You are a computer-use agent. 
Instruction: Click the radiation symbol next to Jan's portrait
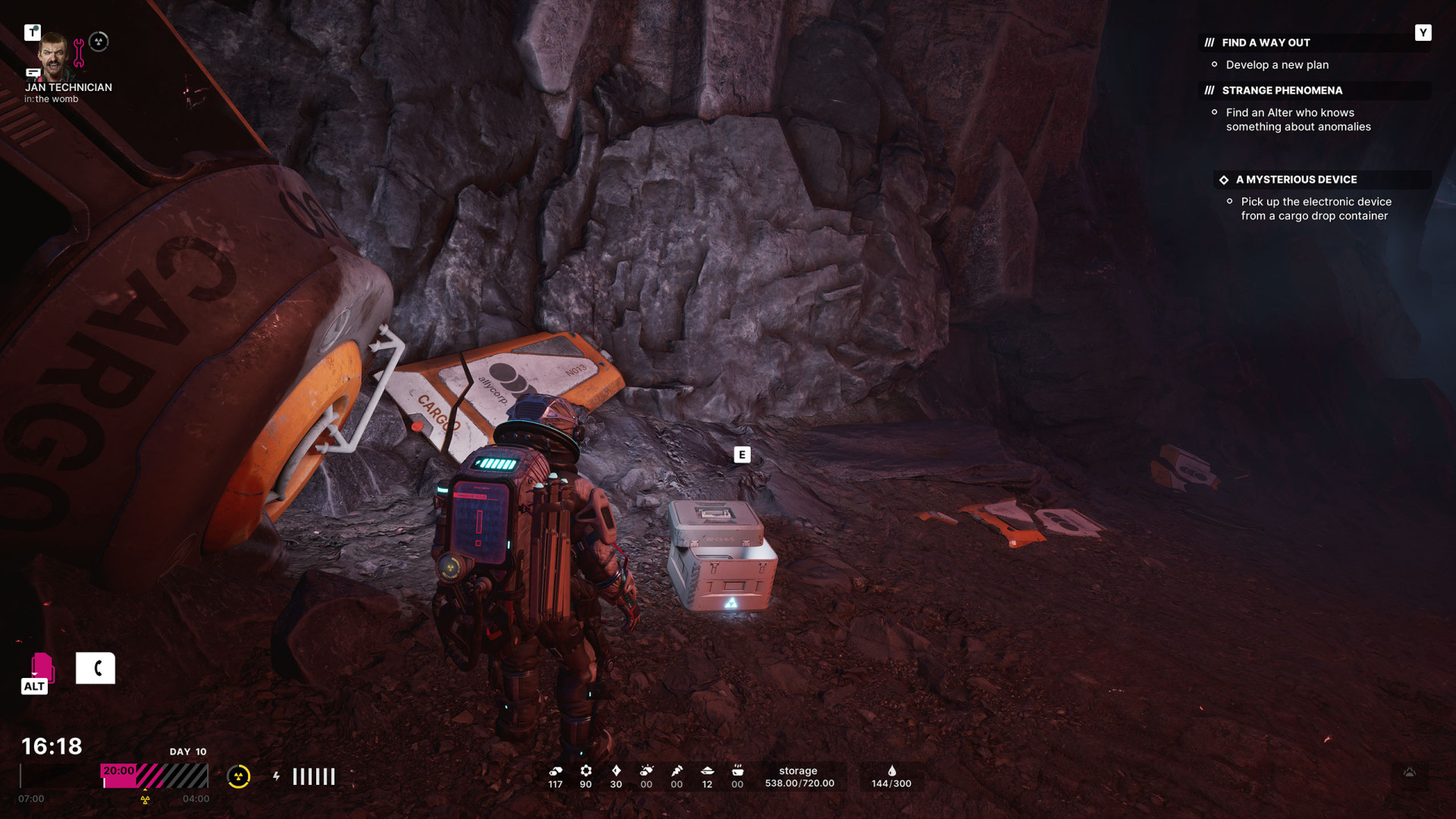99,42
